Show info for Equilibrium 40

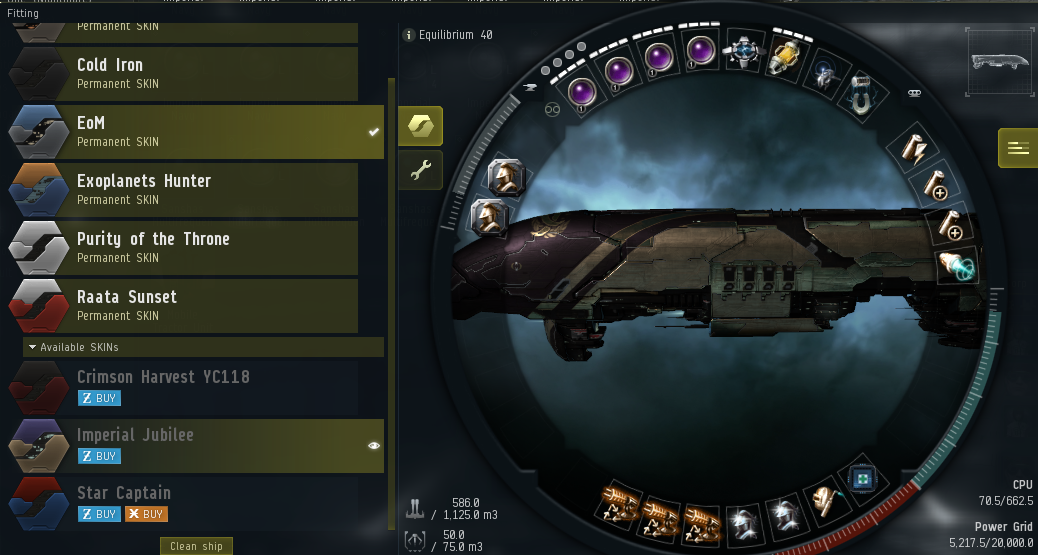pyautogui.click(x=408, y=35)
